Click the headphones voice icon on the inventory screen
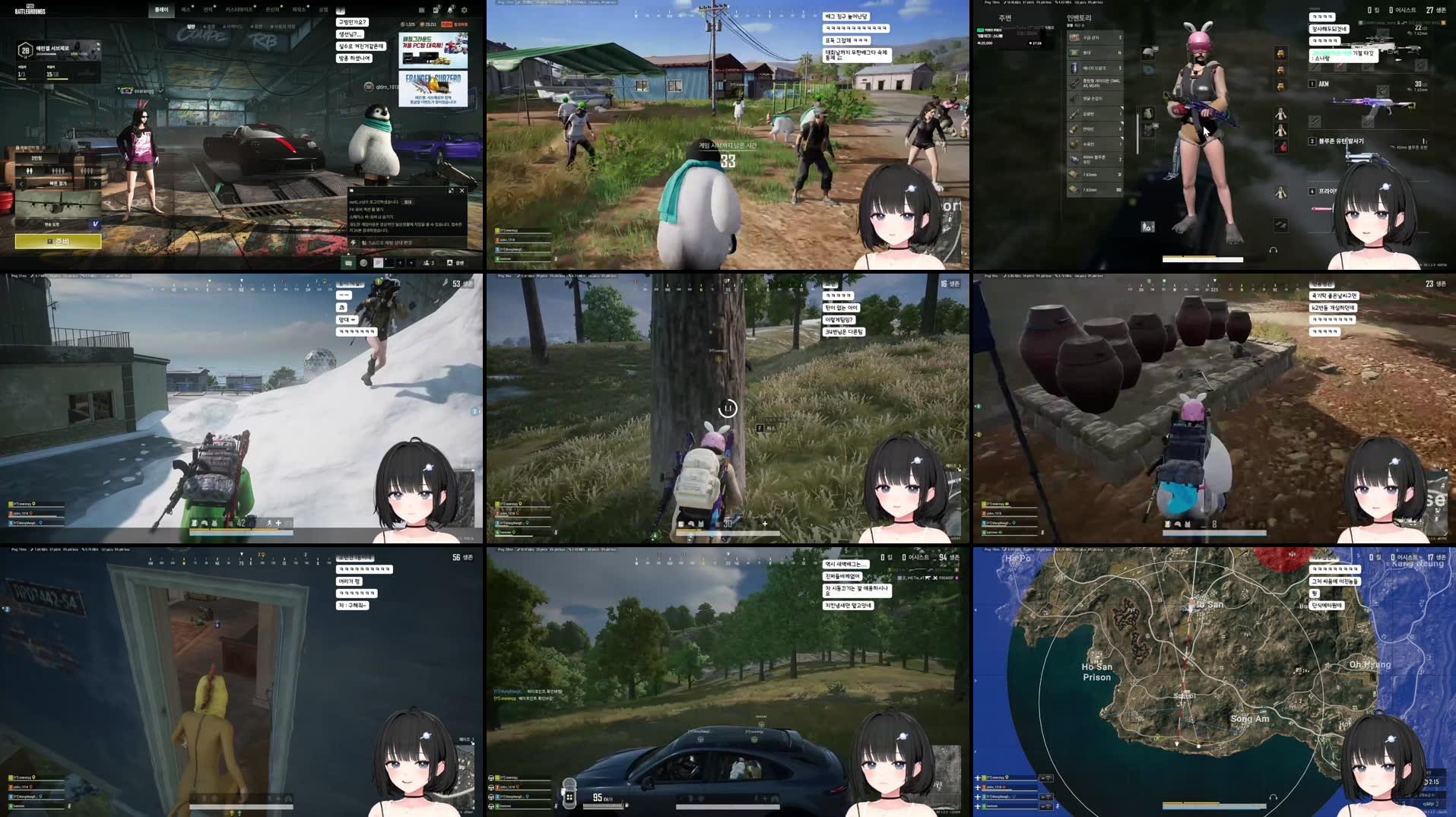The image size is (1456, 817). coord(1274,249)
